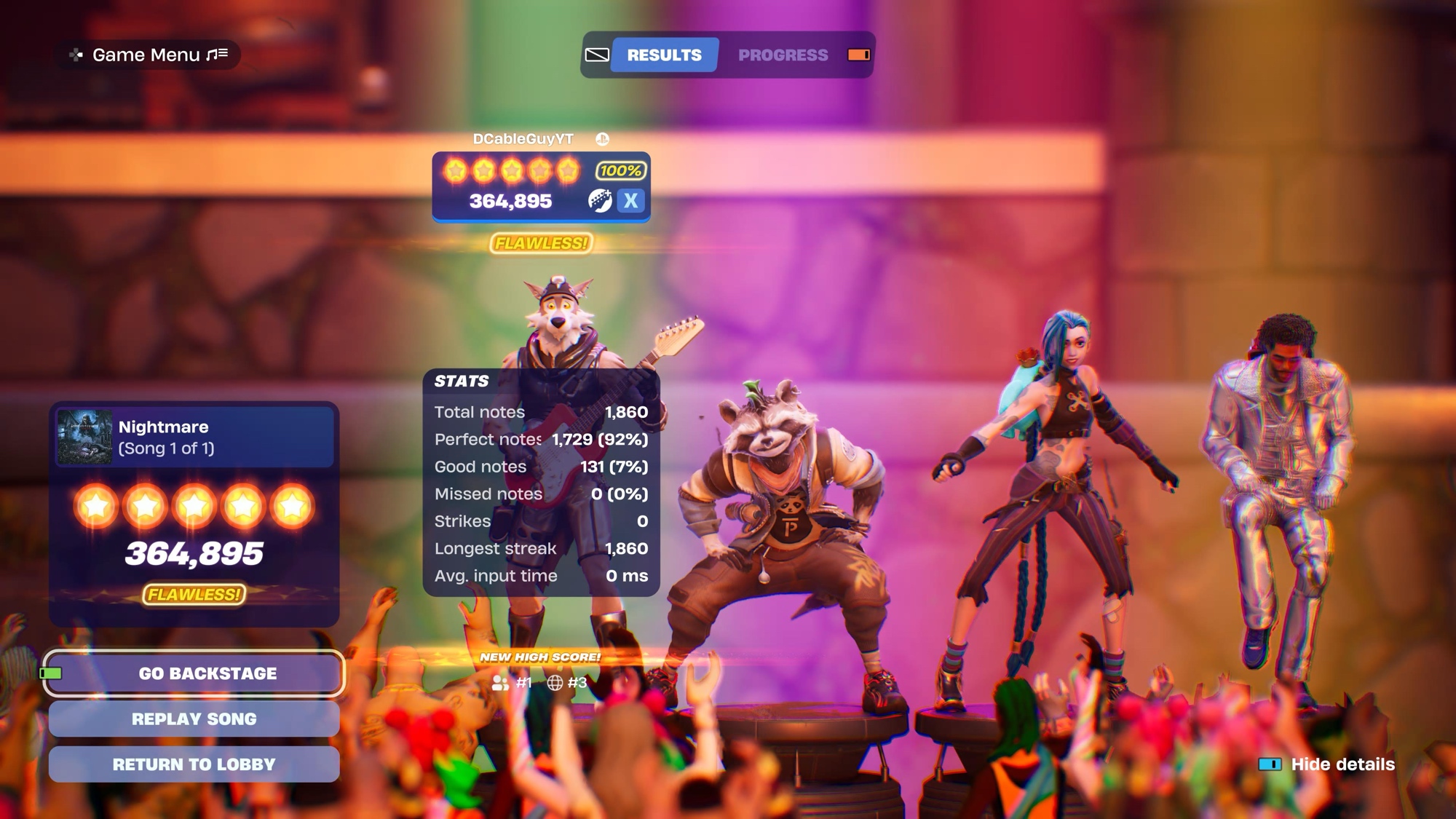Screen dimensions: 1456x819
Task: Go Backstage after the song
Action: pyautogui.click(x=194, y=673)
